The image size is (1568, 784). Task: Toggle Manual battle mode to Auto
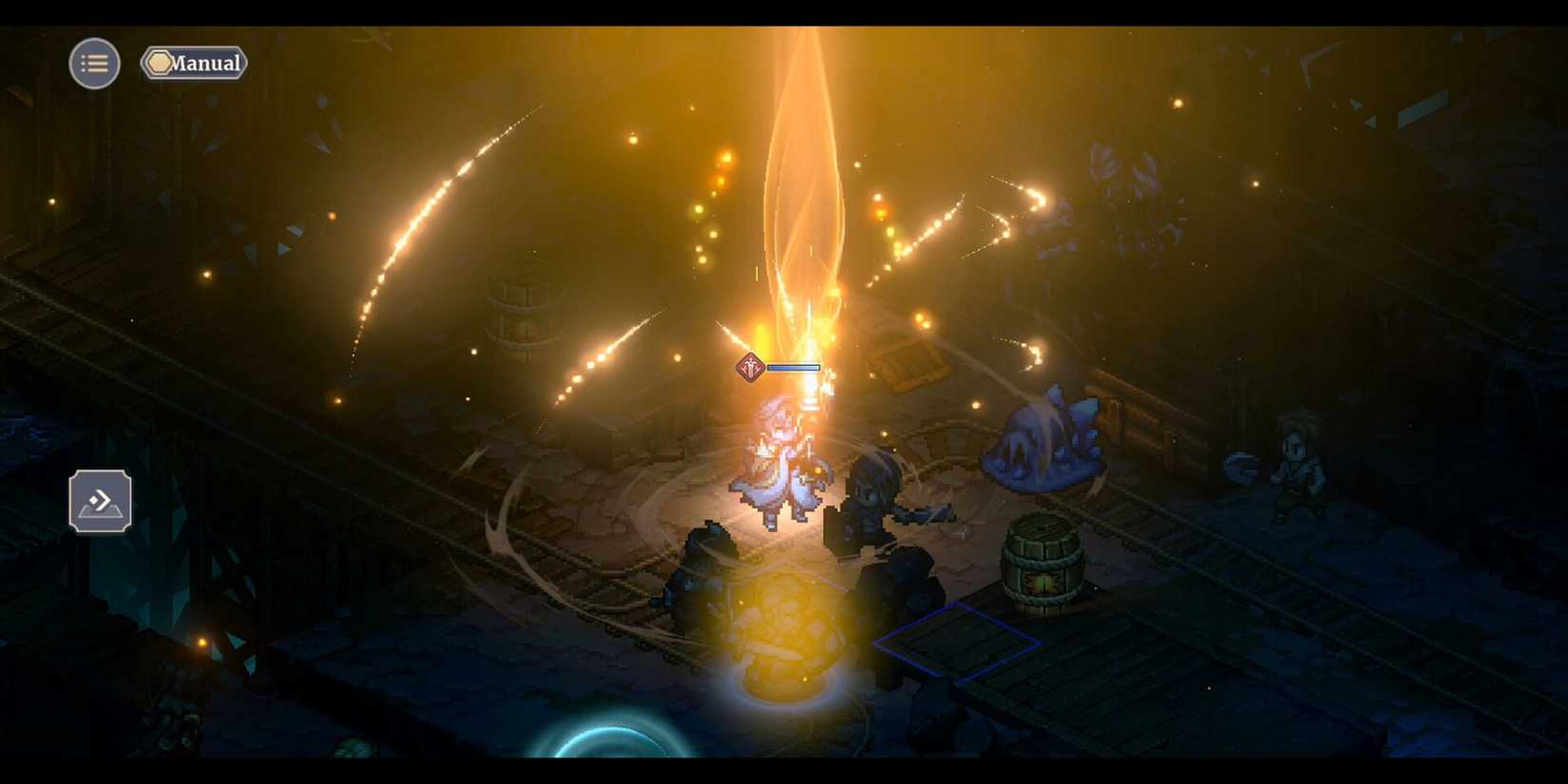point(195,64)
